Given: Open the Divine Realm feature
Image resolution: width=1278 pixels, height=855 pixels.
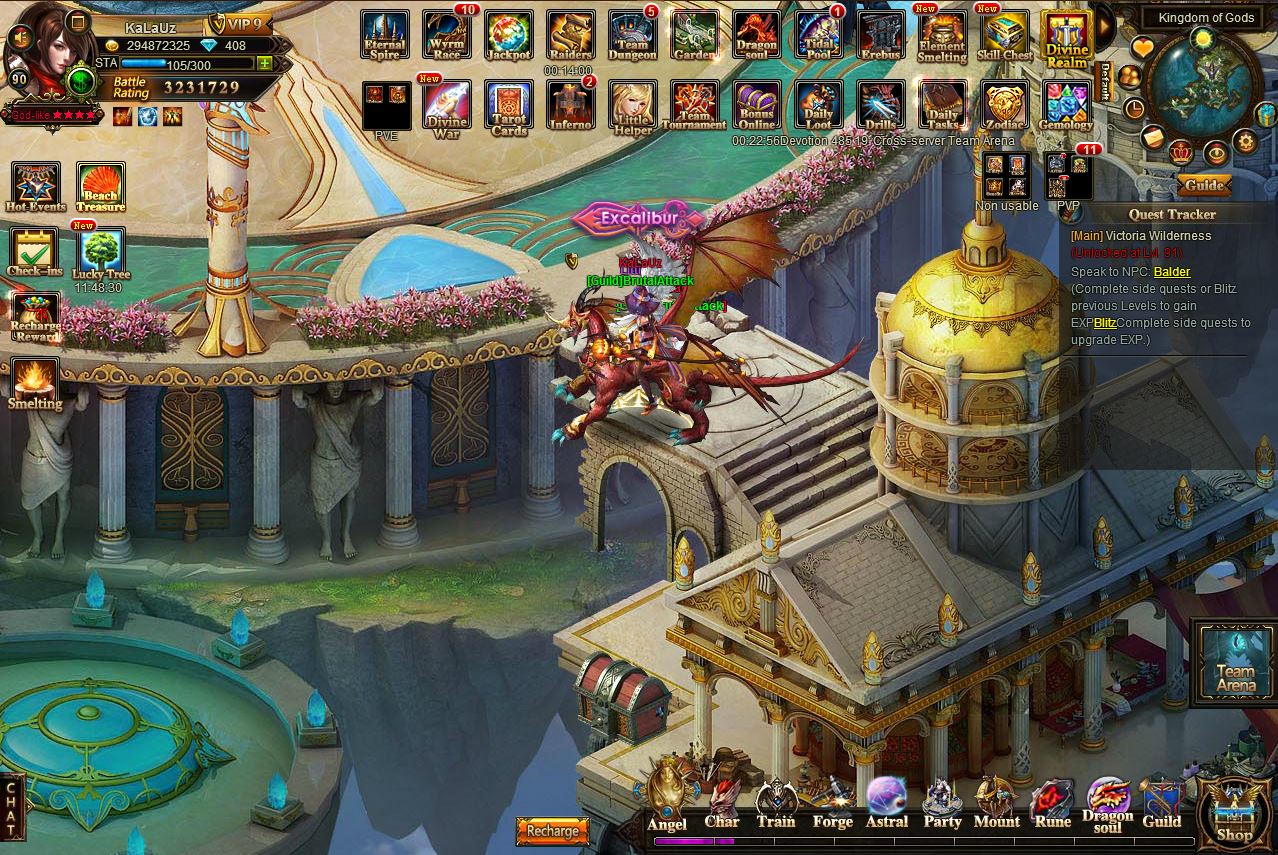Looking at the screenshot, I should click(x=1066, y=38).
